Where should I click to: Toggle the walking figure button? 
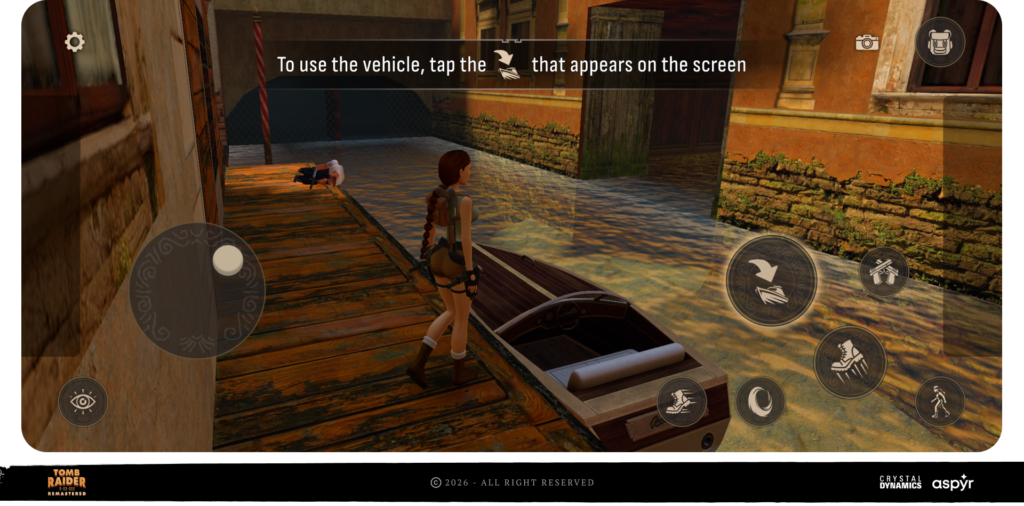coord(940,401)
